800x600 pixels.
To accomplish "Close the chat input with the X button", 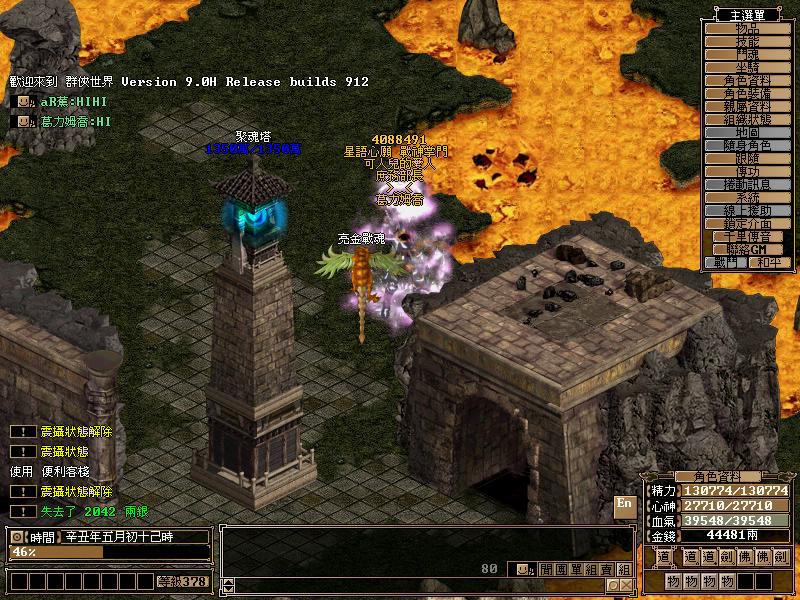I will pos(625,585).
